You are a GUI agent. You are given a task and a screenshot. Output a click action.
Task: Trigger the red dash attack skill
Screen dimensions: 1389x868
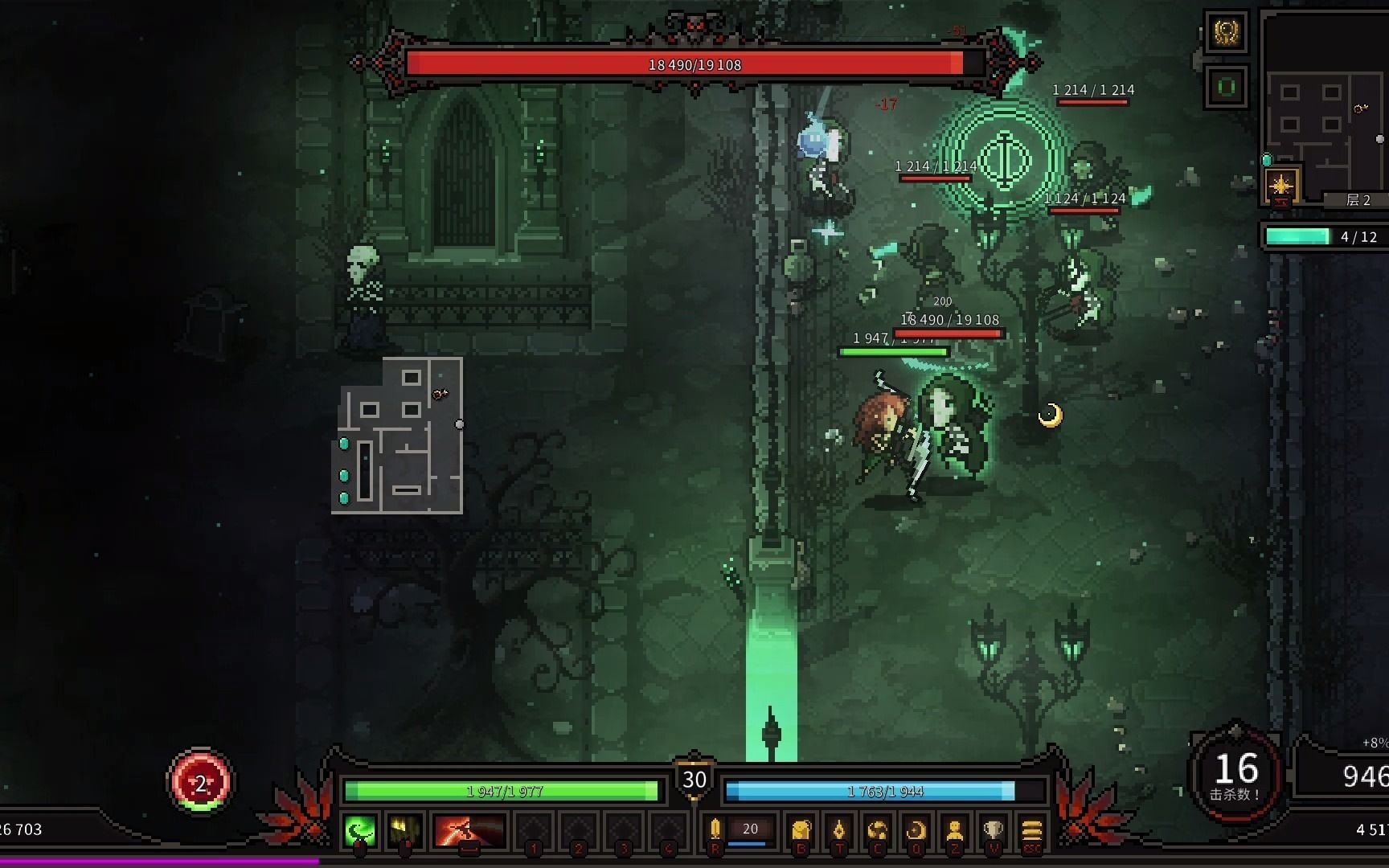coord(469,830)
